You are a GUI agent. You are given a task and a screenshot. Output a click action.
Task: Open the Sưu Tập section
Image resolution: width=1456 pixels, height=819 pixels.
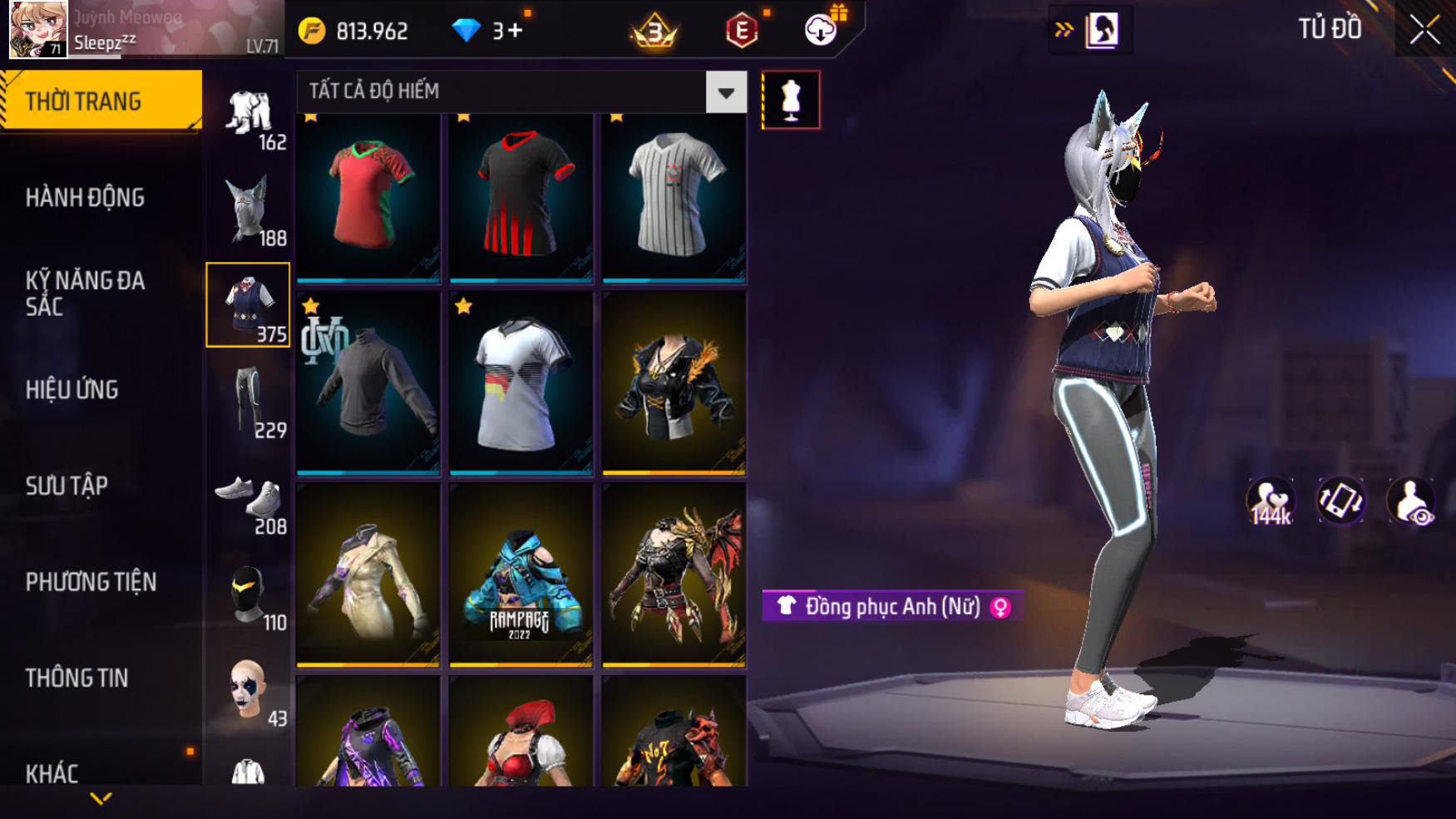(x=67, y=486)
